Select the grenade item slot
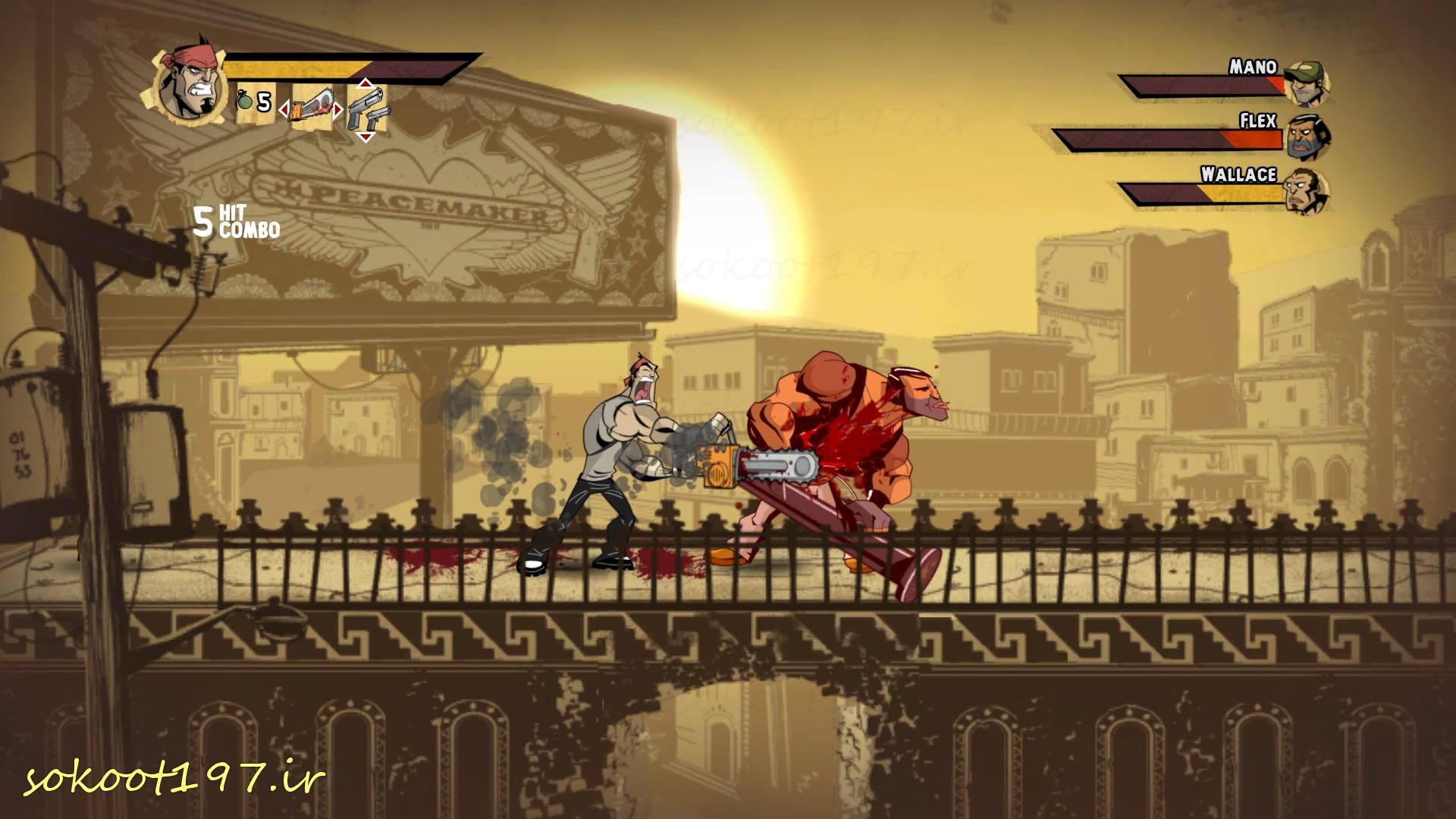The width and height of the screenshot is (1456, 819). click(254, 102)
